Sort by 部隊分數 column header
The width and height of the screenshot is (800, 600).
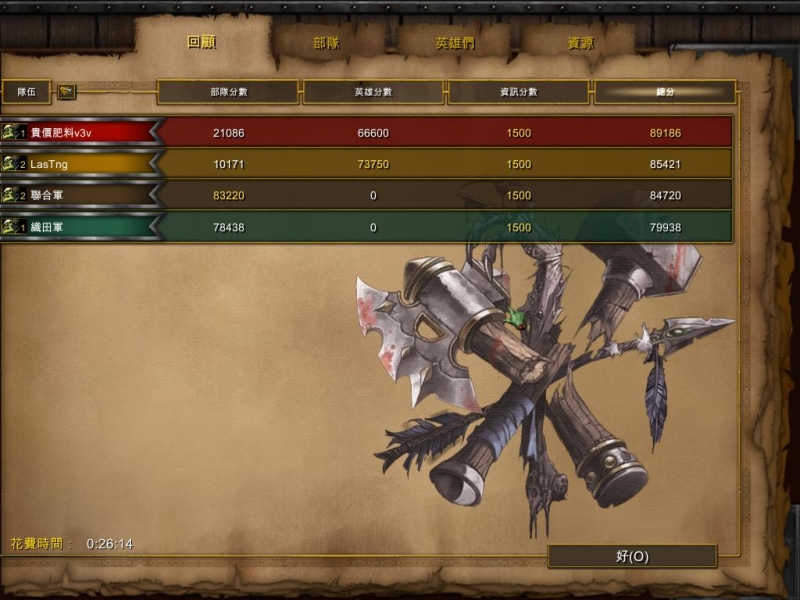(x=228, y=92)
